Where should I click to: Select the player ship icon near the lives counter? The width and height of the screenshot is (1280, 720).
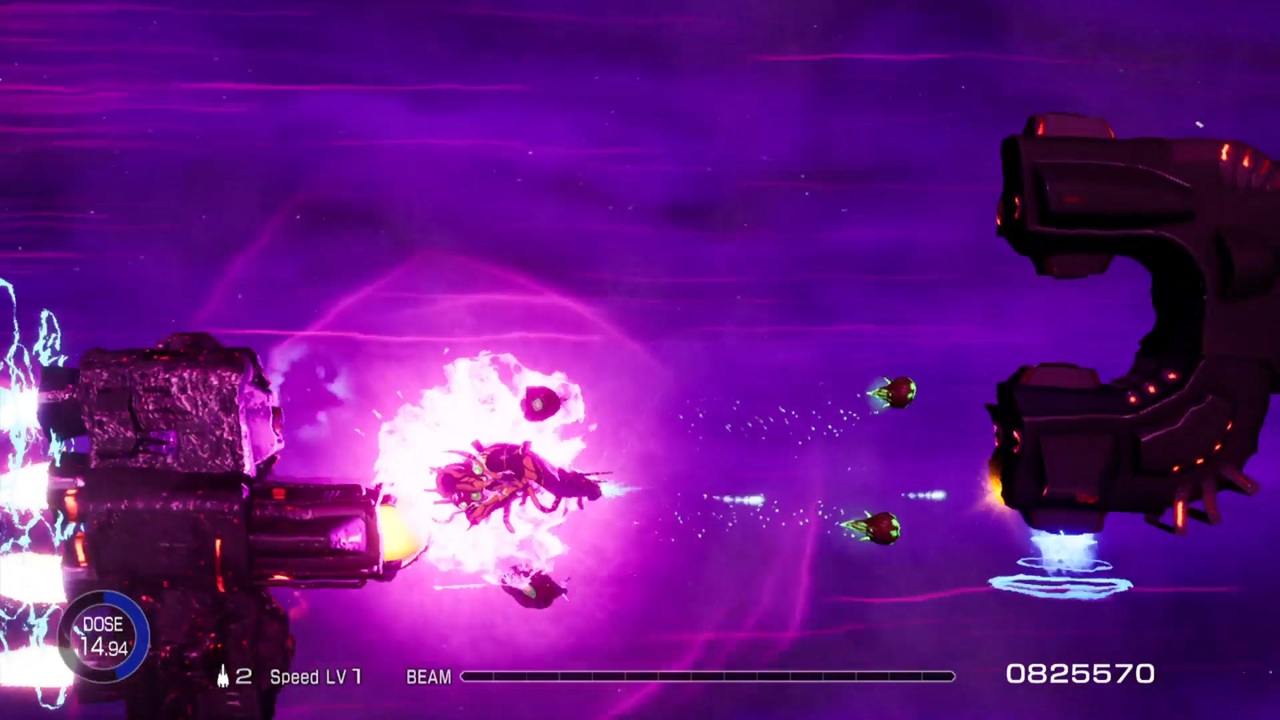[x=222, y=676]
